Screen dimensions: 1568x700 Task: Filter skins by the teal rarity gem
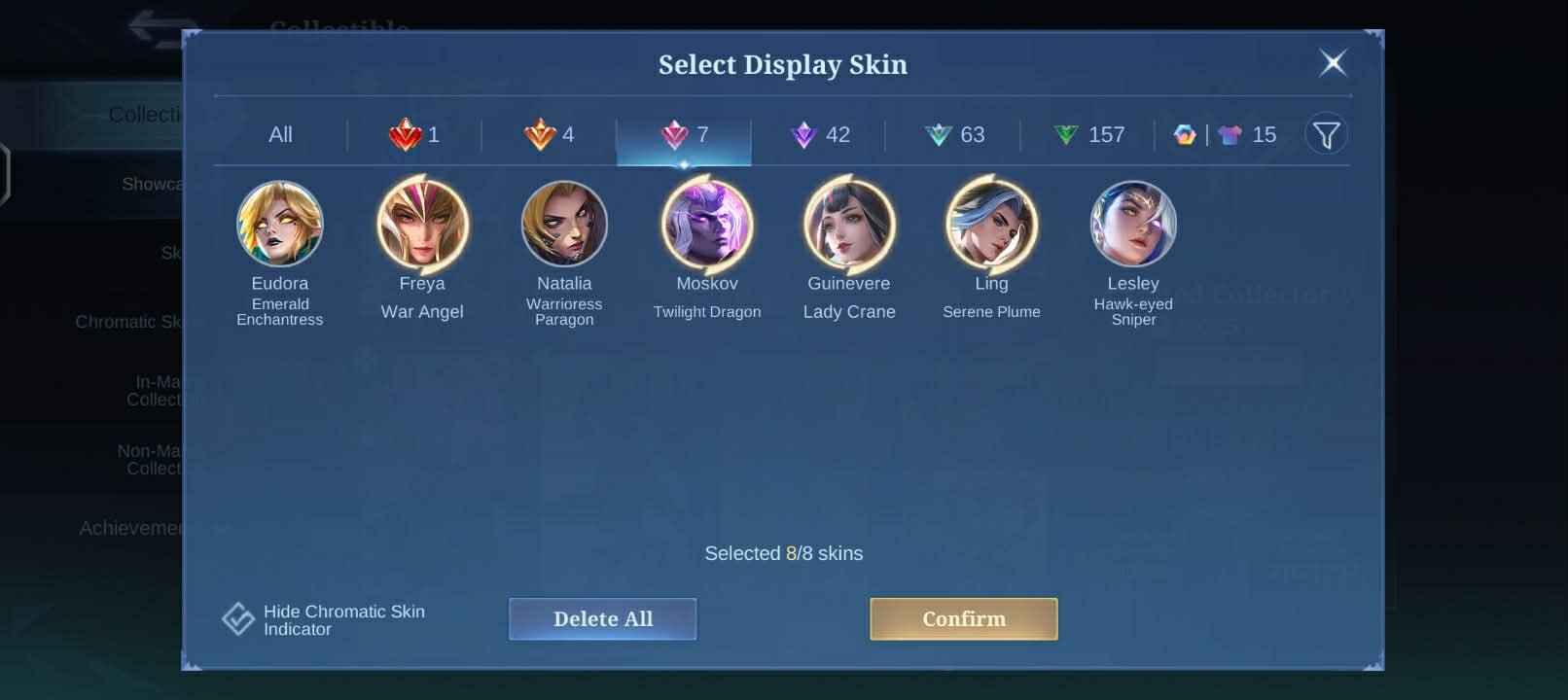(955, 135)
